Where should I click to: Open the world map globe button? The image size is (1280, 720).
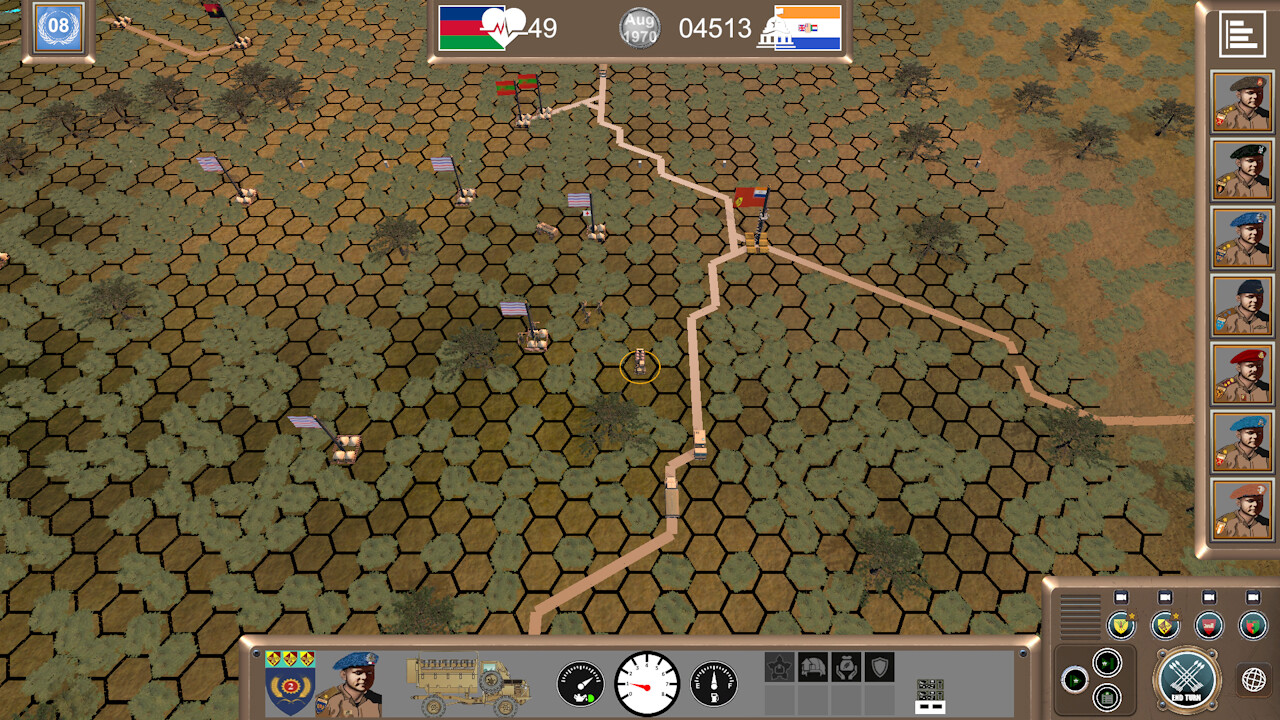[x=1255, y=679]
